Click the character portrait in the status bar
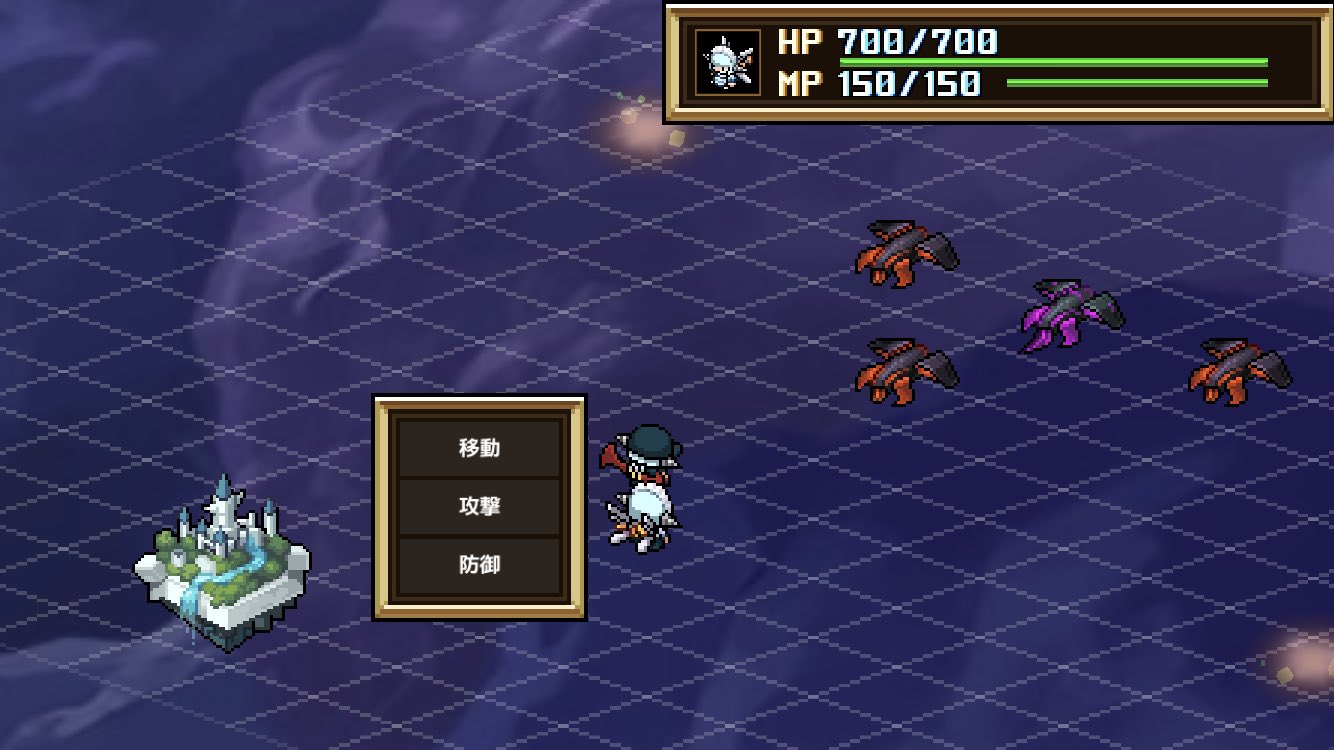This screenshot has height=750, width=1334. click(728, 62)
